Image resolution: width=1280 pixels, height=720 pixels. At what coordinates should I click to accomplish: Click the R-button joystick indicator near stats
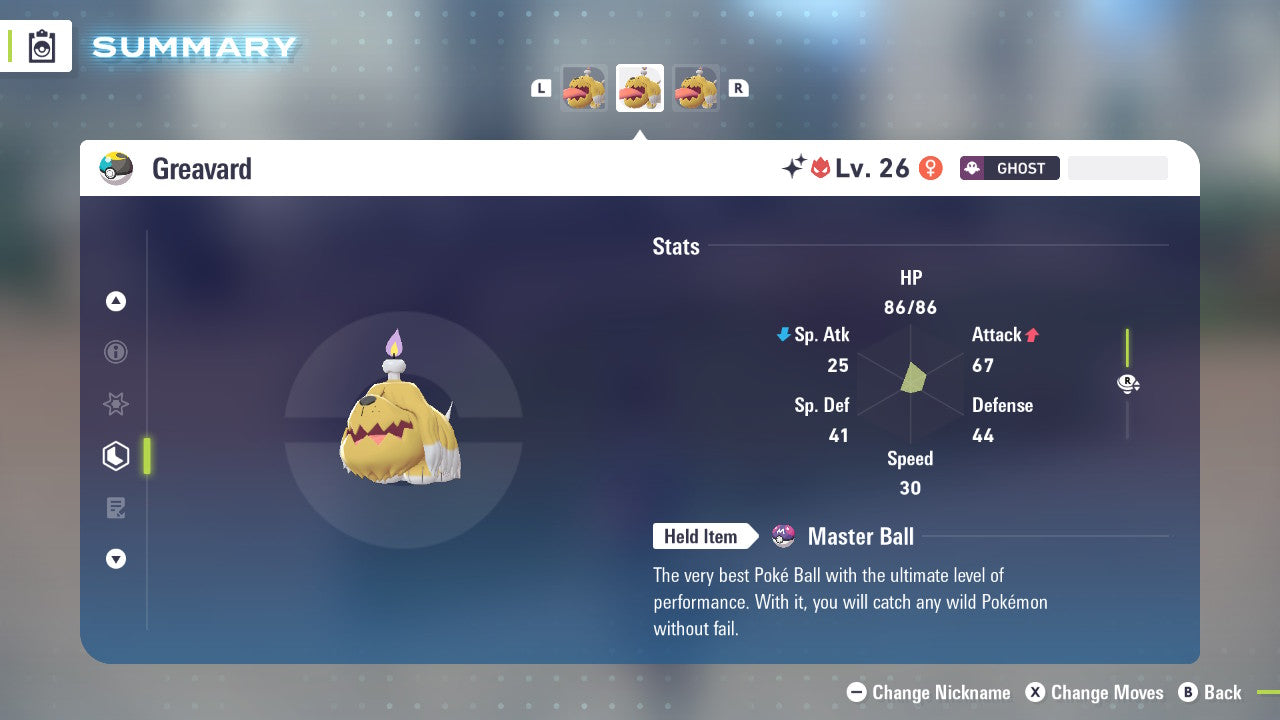pos(1128,383)
